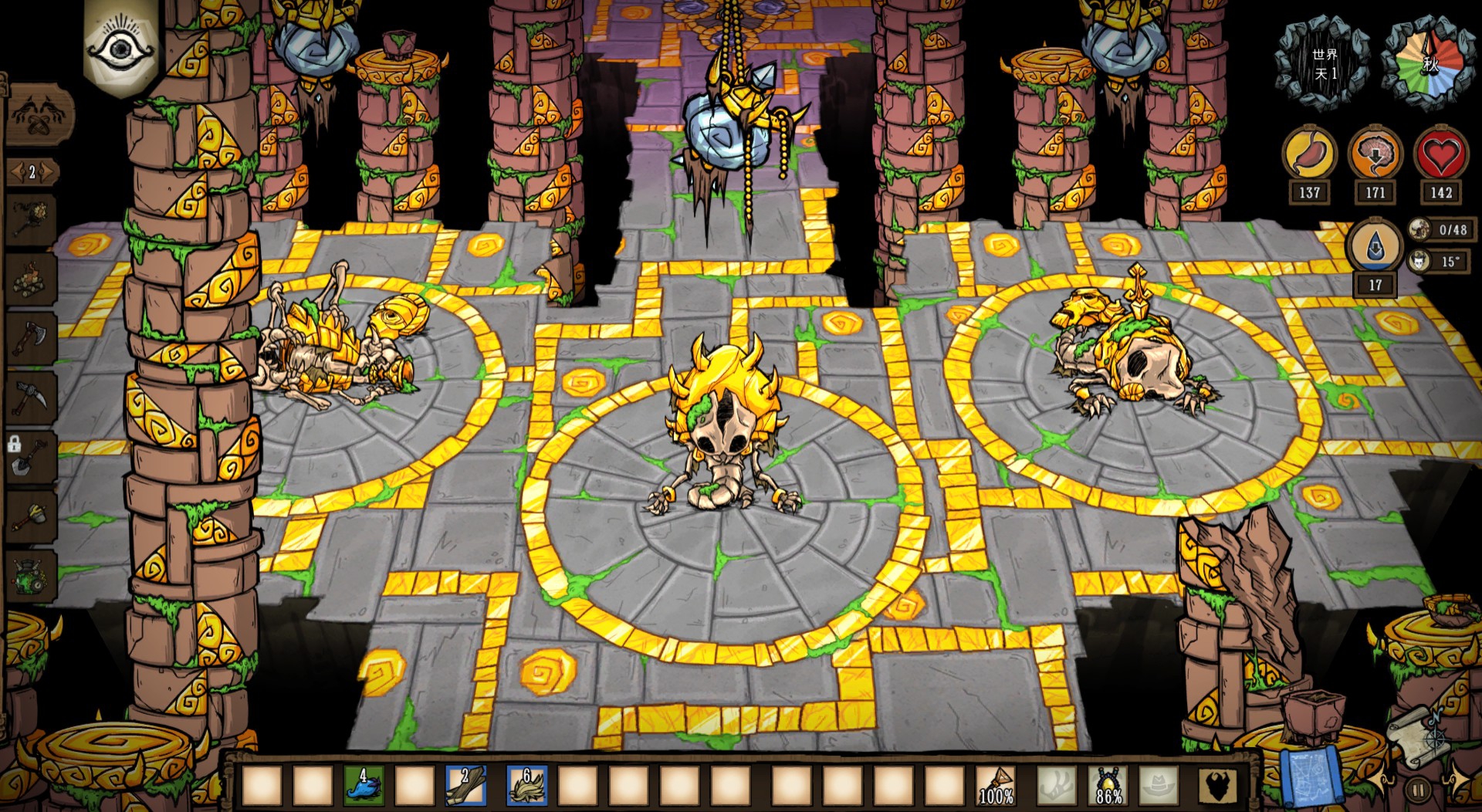Click the amulet body slot at 86%
1482x812 pixels.
pyautogui.click(x=1108, y=786)
